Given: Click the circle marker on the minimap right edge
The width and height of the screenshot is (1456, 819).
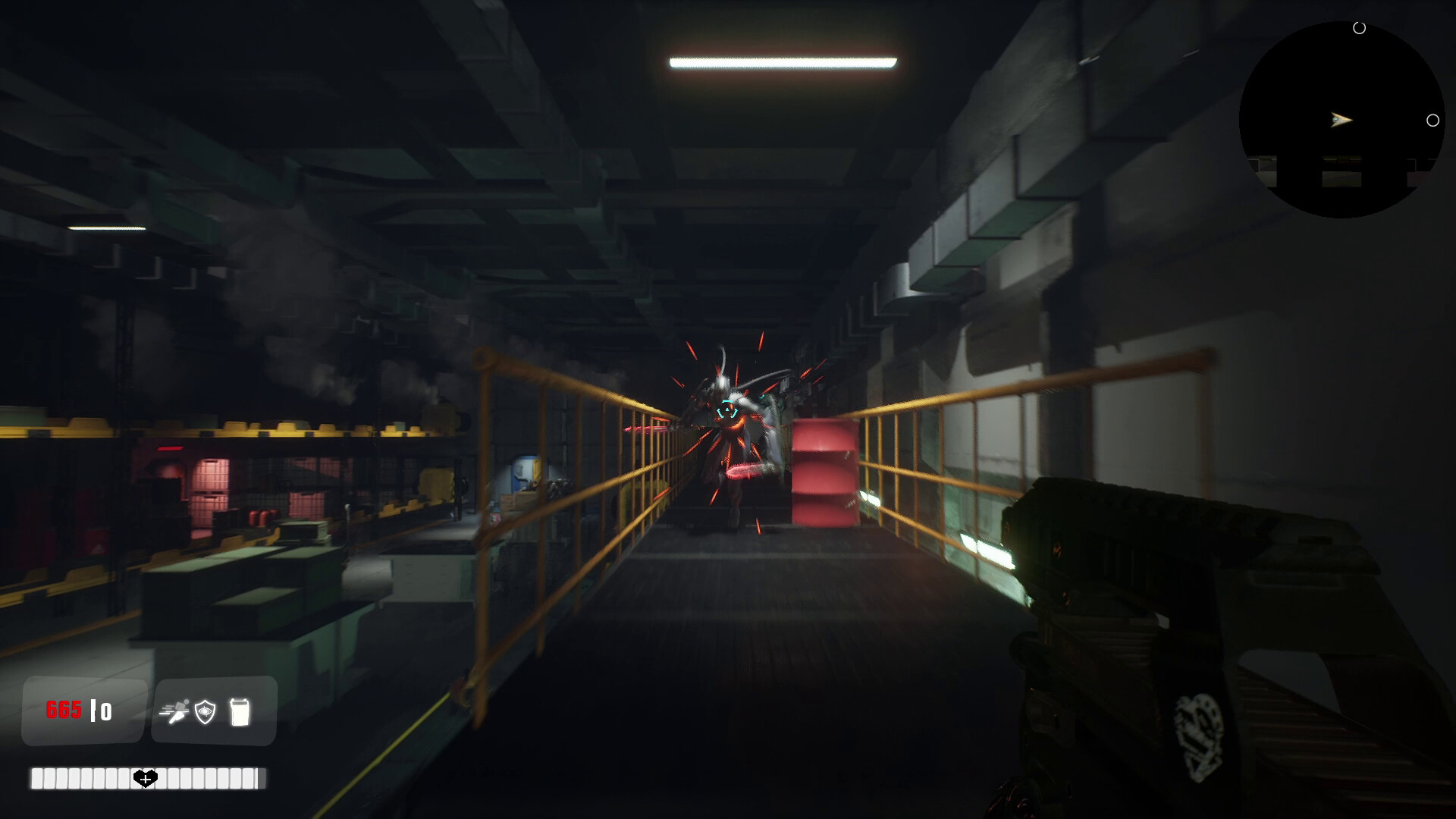Looking at the screenshot, I should [x=1434, y=119].
